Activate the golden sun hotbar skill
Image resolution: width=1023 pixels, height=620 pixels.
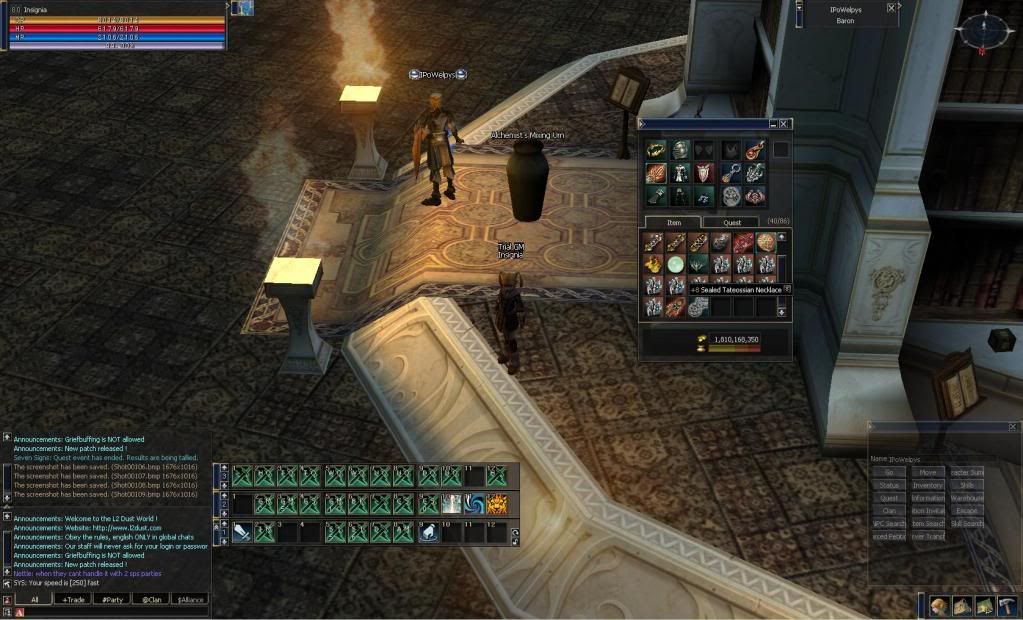point(496,504)
